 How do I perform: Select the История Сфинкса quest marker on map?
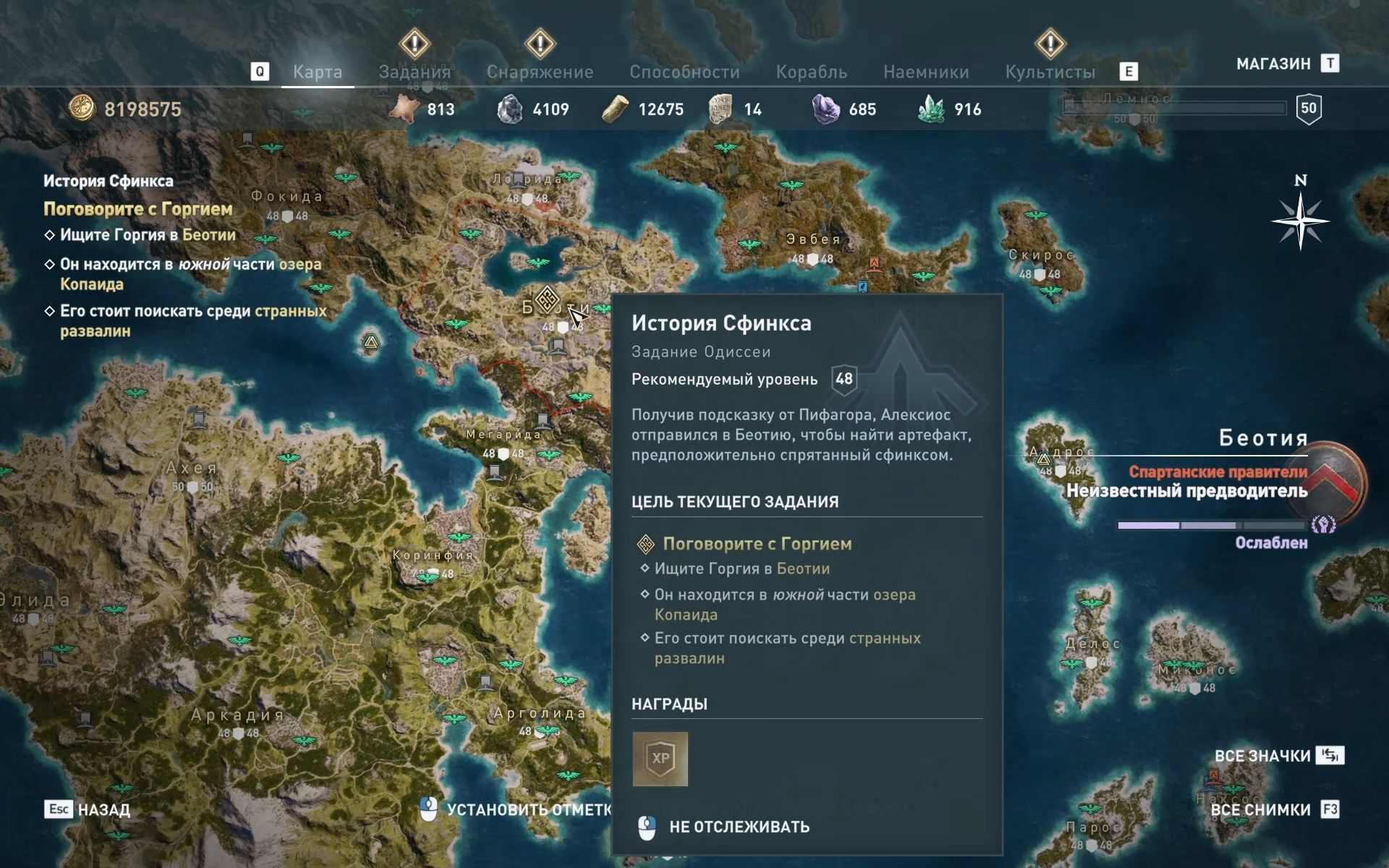[547, 299]
